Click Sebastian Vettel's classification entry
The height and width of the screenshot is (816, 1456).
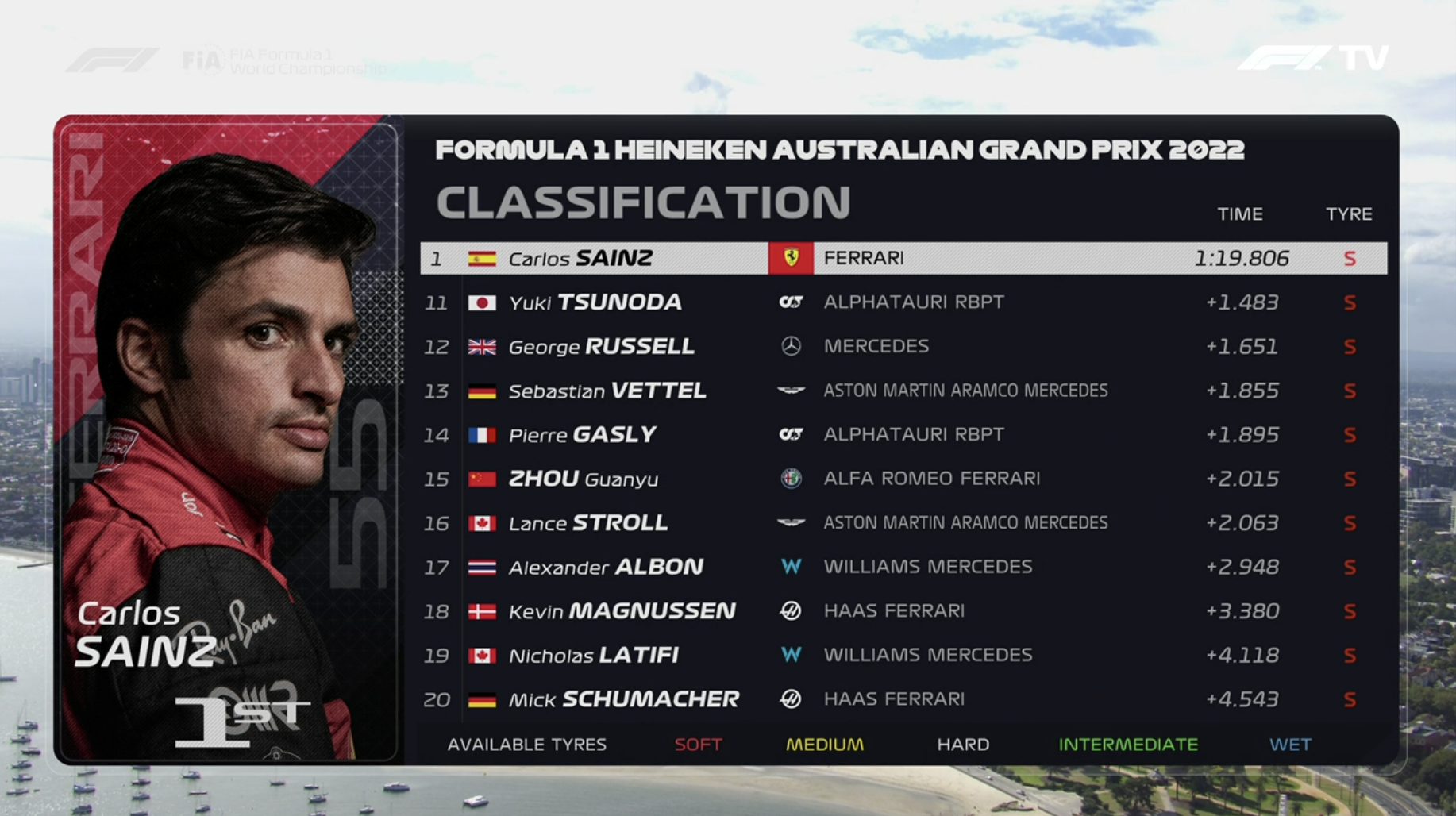[x=903, y=391]
